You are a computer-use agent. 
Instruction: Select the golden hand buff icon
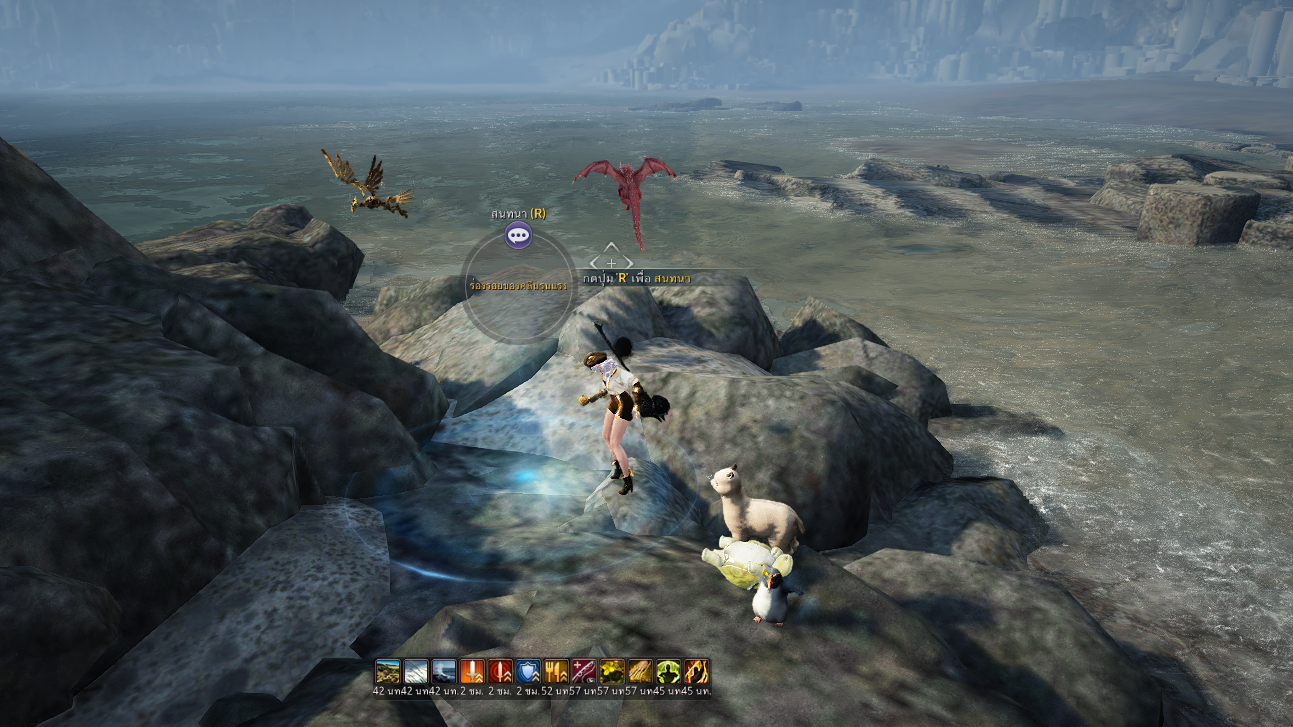pyautogui.click(x=640, y=671)
